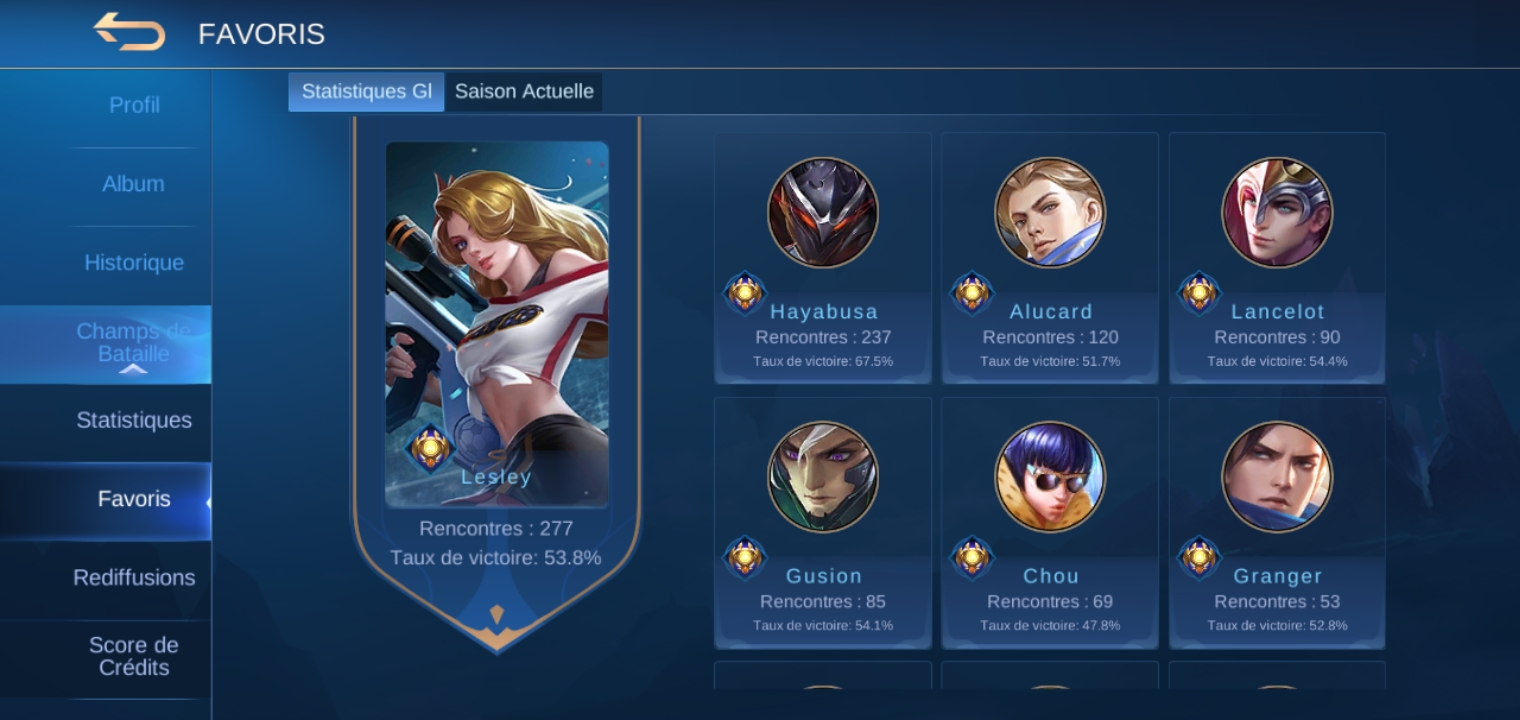The width and height of the screenshot is (1520, 720).
Task: Show the Historique page
Action: click(134, 263)
